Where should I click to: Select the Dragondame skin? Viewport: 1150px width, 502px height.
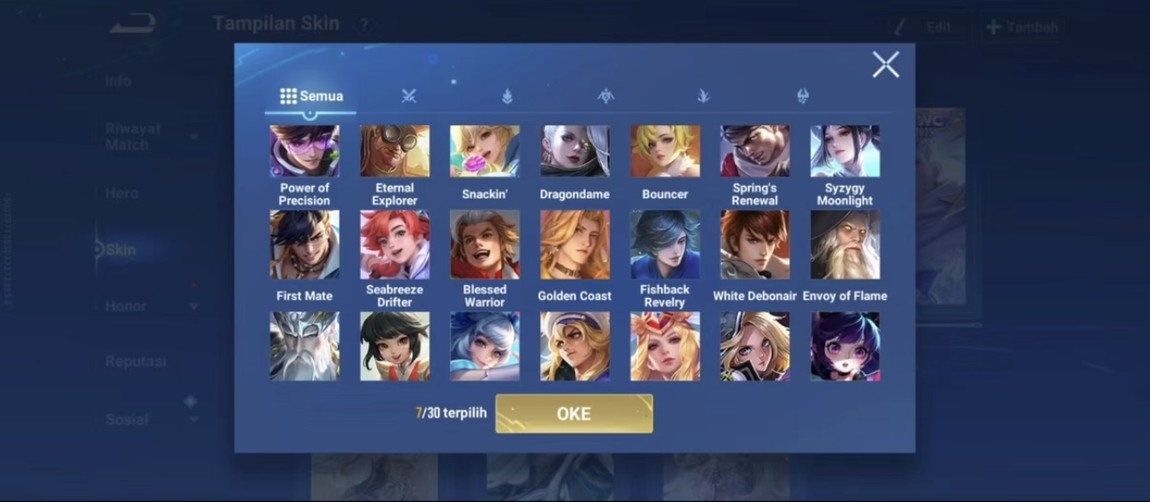tap(574, 152)
